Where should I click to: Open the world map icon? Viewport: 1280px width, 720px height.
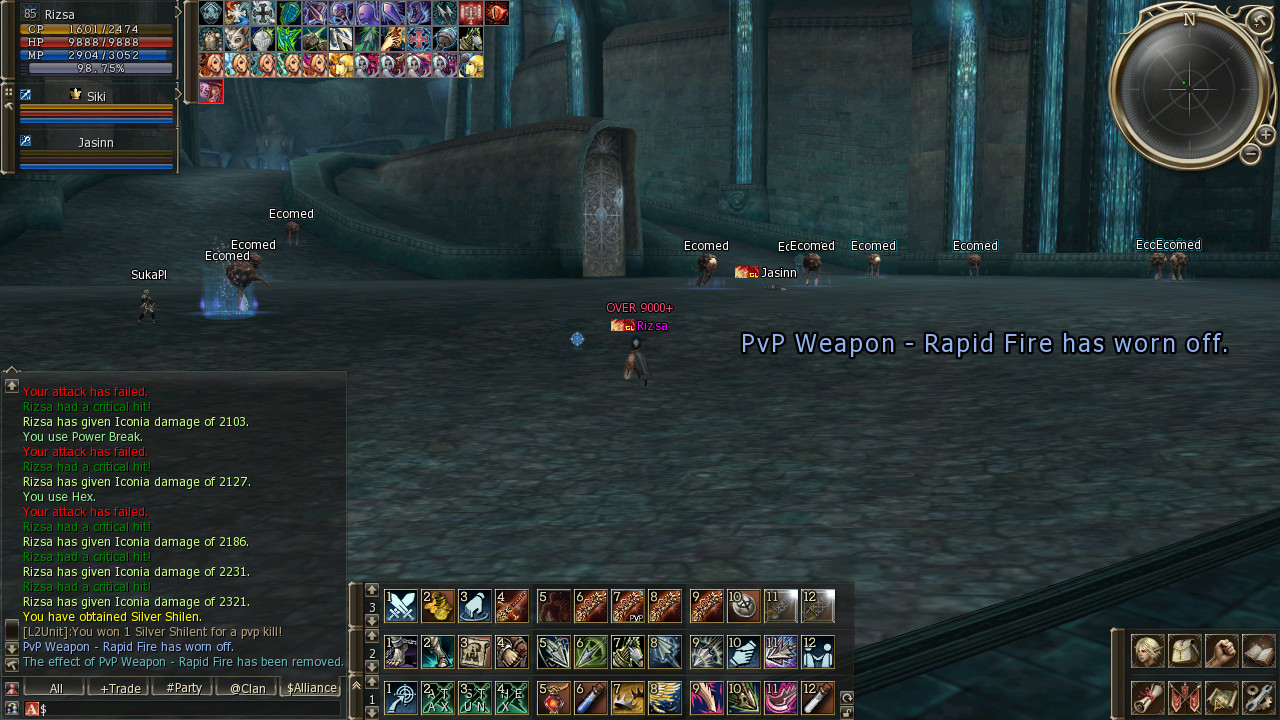click(x=1222, y=697)
